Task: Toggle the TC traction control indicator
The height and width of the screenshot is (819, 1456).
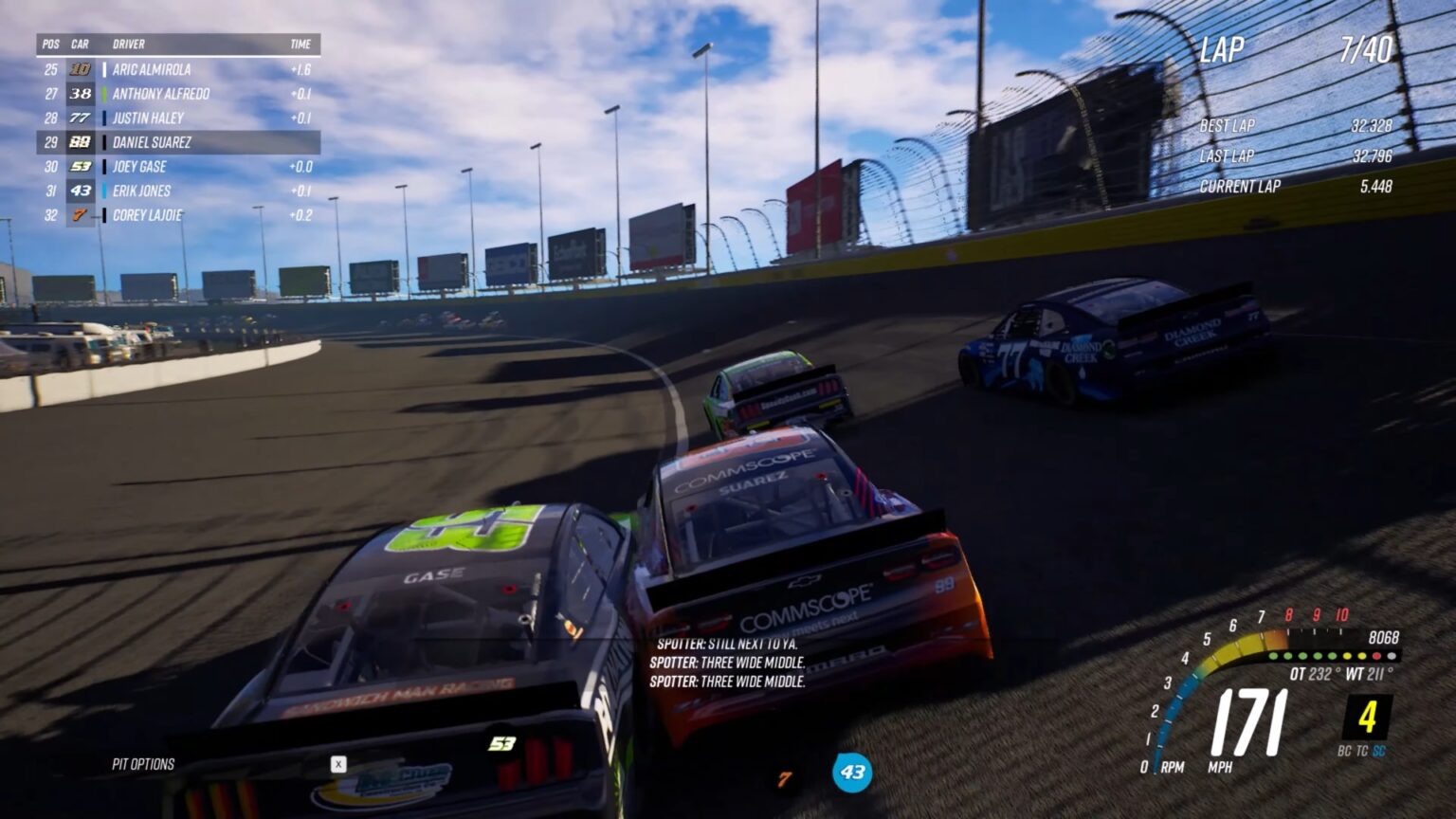Action: [1361, 750]
